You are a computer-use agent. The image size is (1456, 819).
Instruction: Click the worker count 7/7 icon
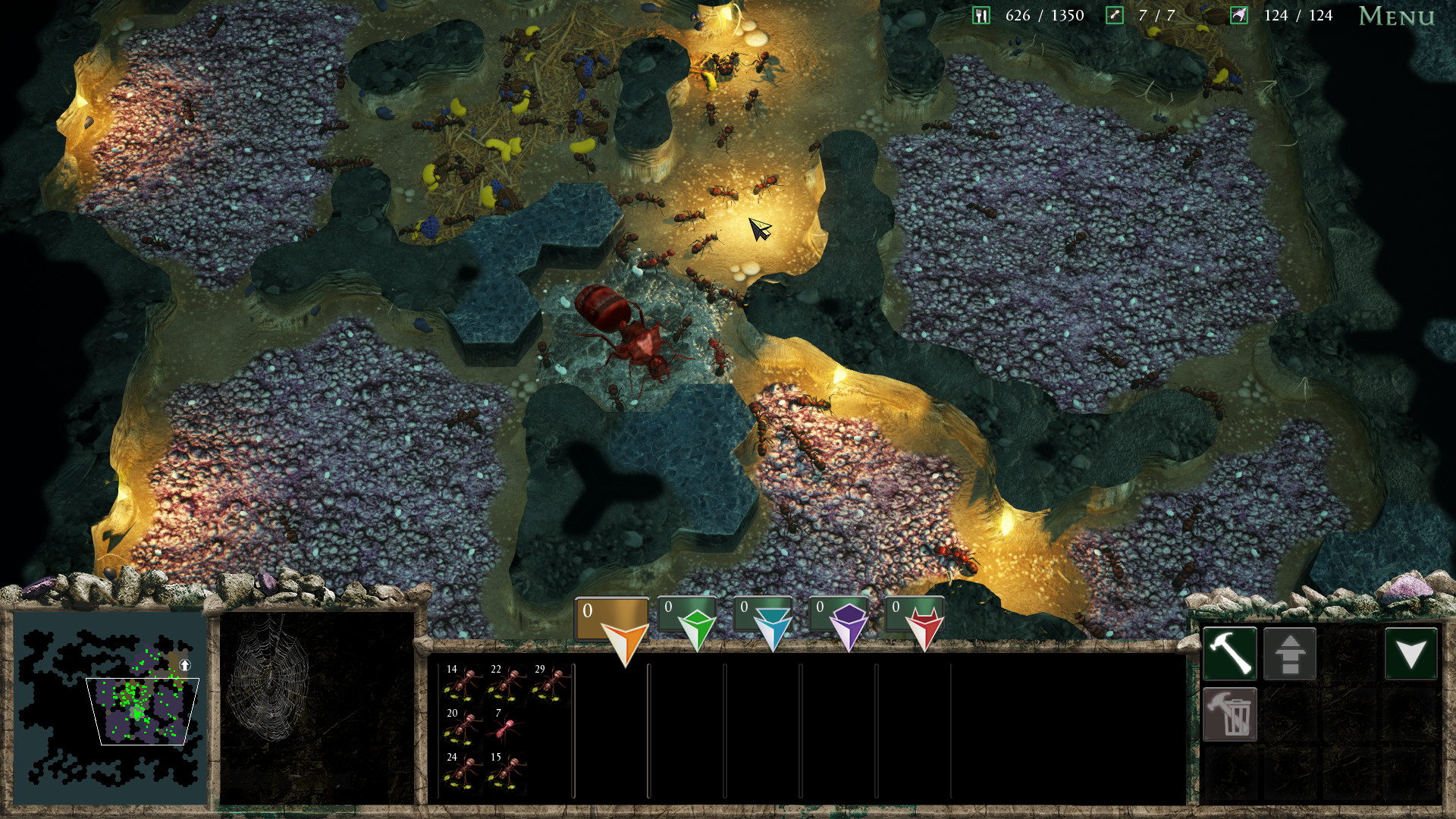click(1113, 14)
